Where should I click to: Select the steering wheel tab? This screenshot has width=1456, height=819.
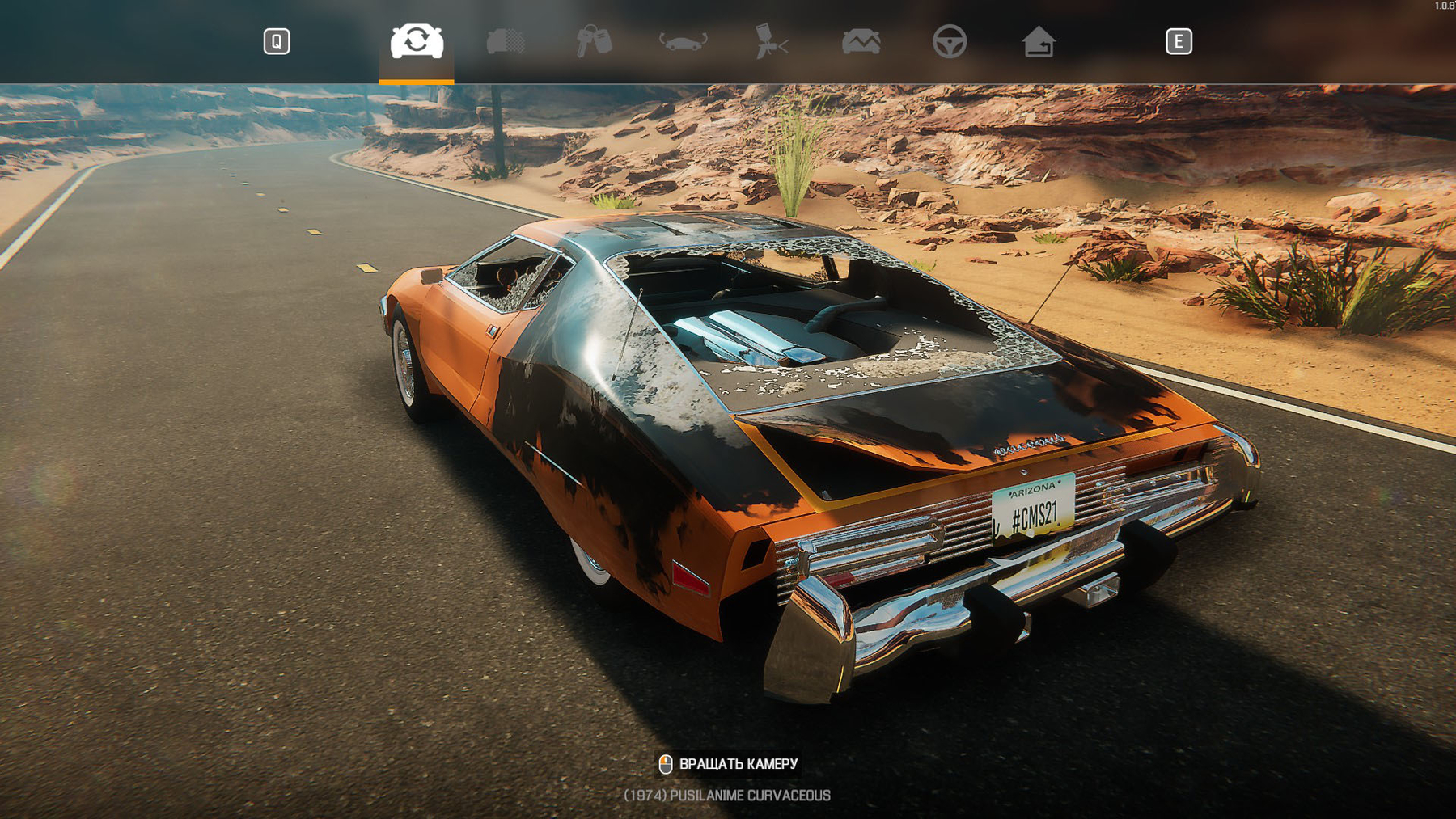click(x=949, y=41)
